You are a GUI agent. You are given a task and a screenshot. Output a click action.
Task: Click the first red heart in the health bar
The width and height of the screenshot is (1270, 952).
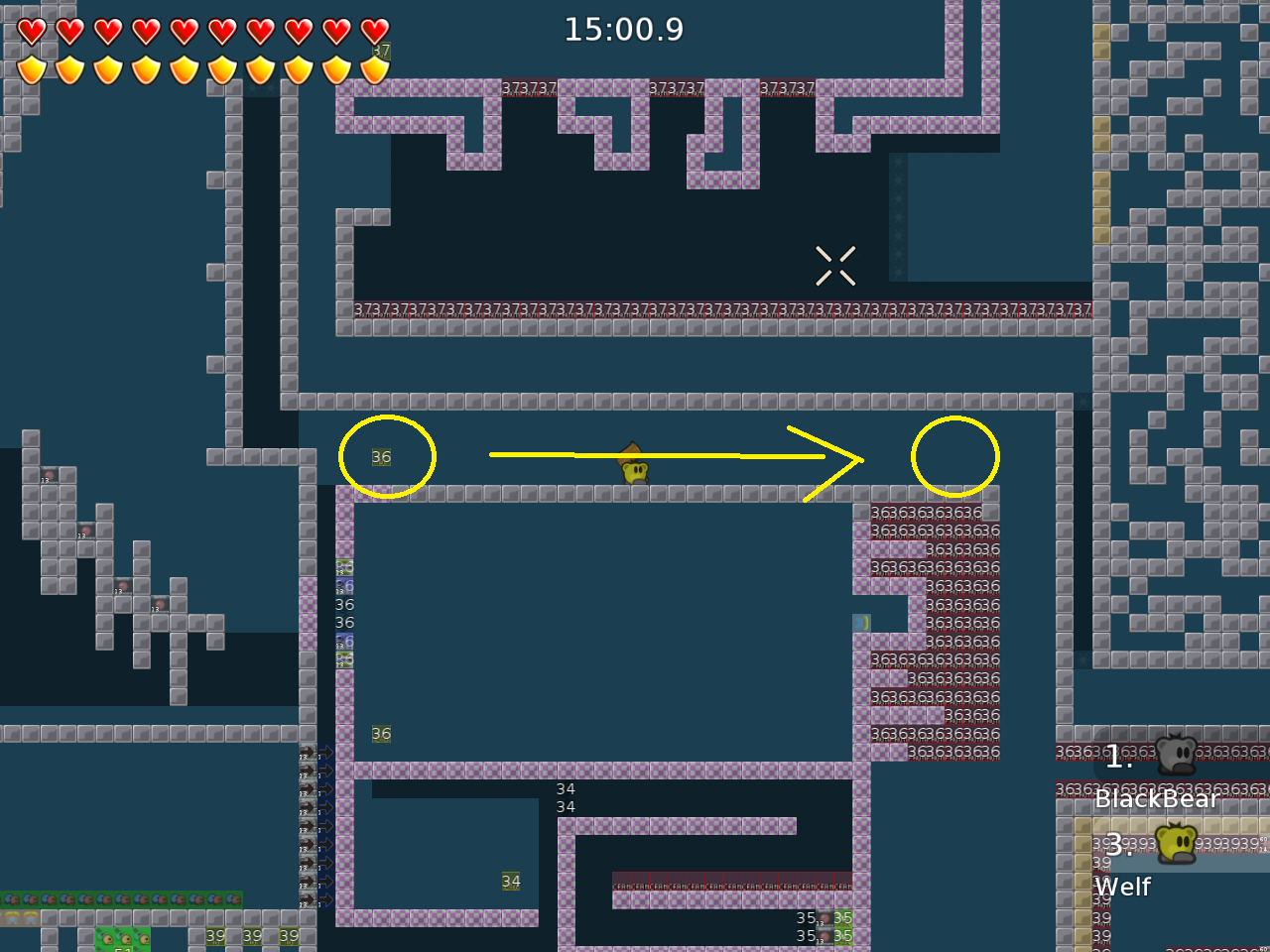point(32,31)
